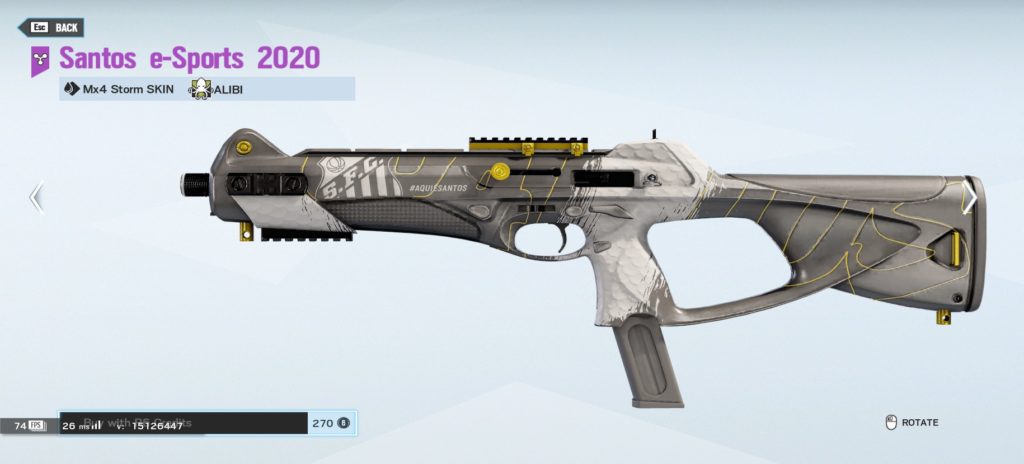
Task: Go back with the BACK button
Action: click(53, 27)
